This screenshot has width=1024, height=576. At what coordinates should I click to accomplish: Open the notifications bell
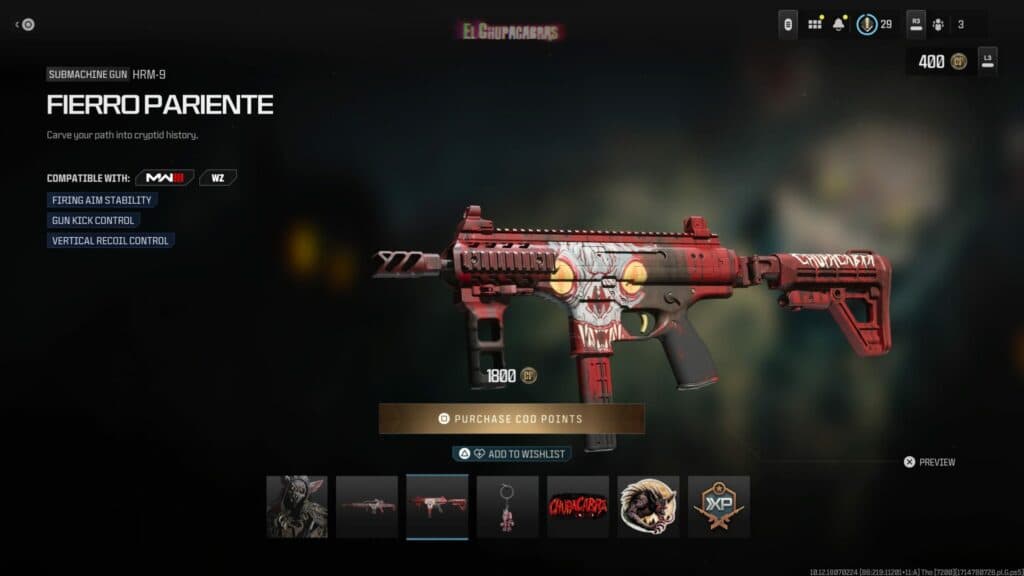tap(840, 24)
